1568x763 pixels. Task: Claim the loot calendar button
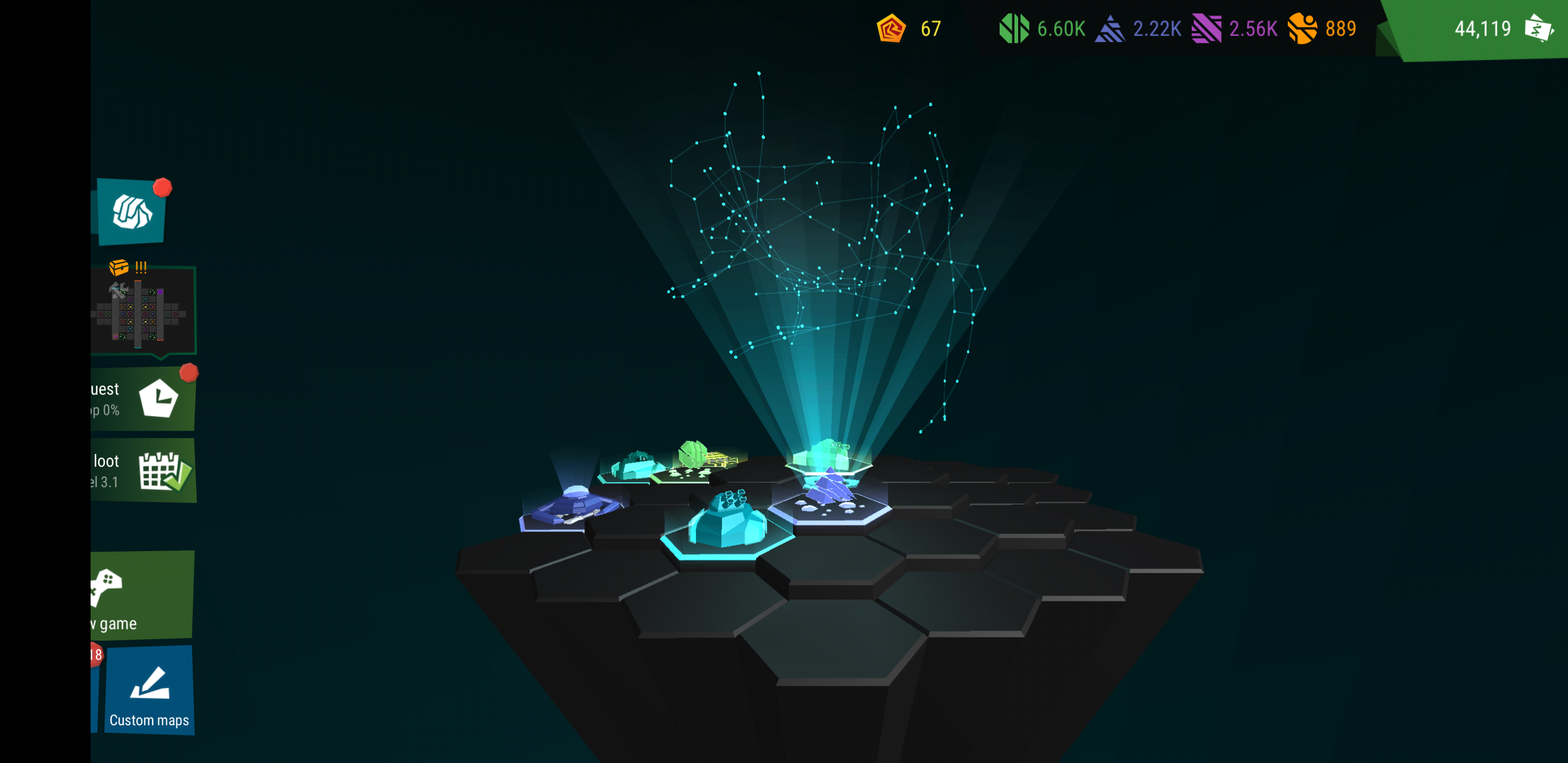pos(144,471)
